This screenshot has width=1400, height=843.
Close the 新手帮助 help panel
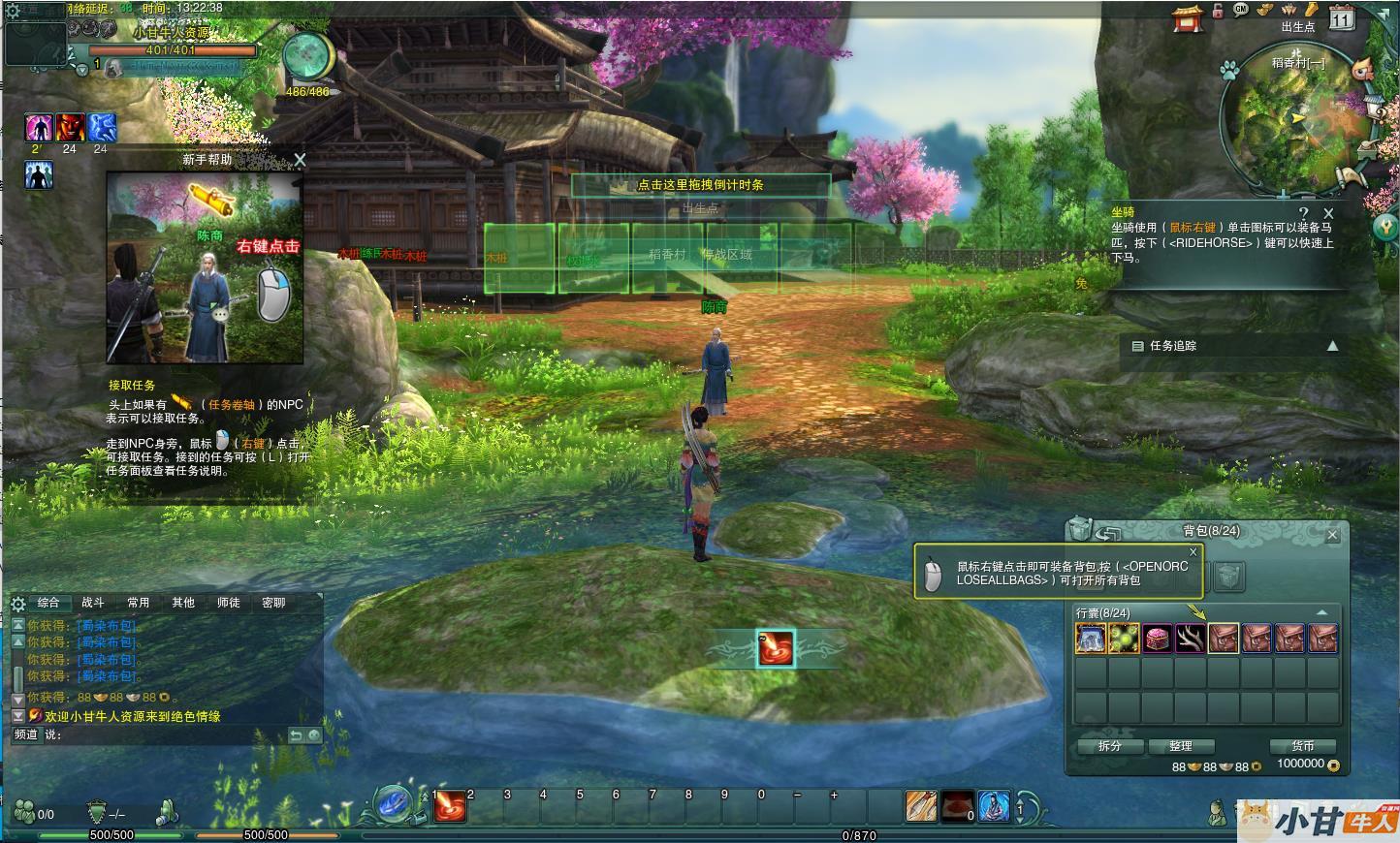[300, 160]
